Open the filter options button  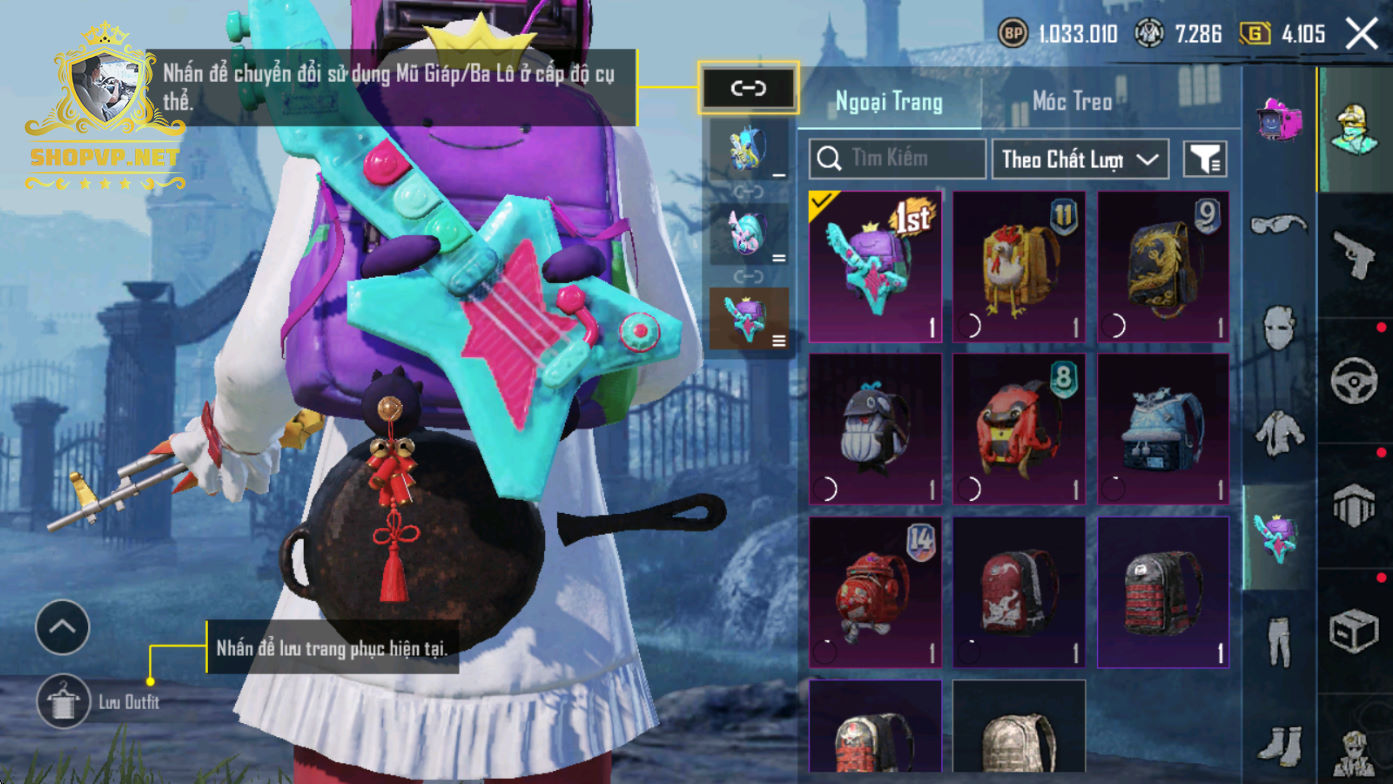pos(1205,158)
